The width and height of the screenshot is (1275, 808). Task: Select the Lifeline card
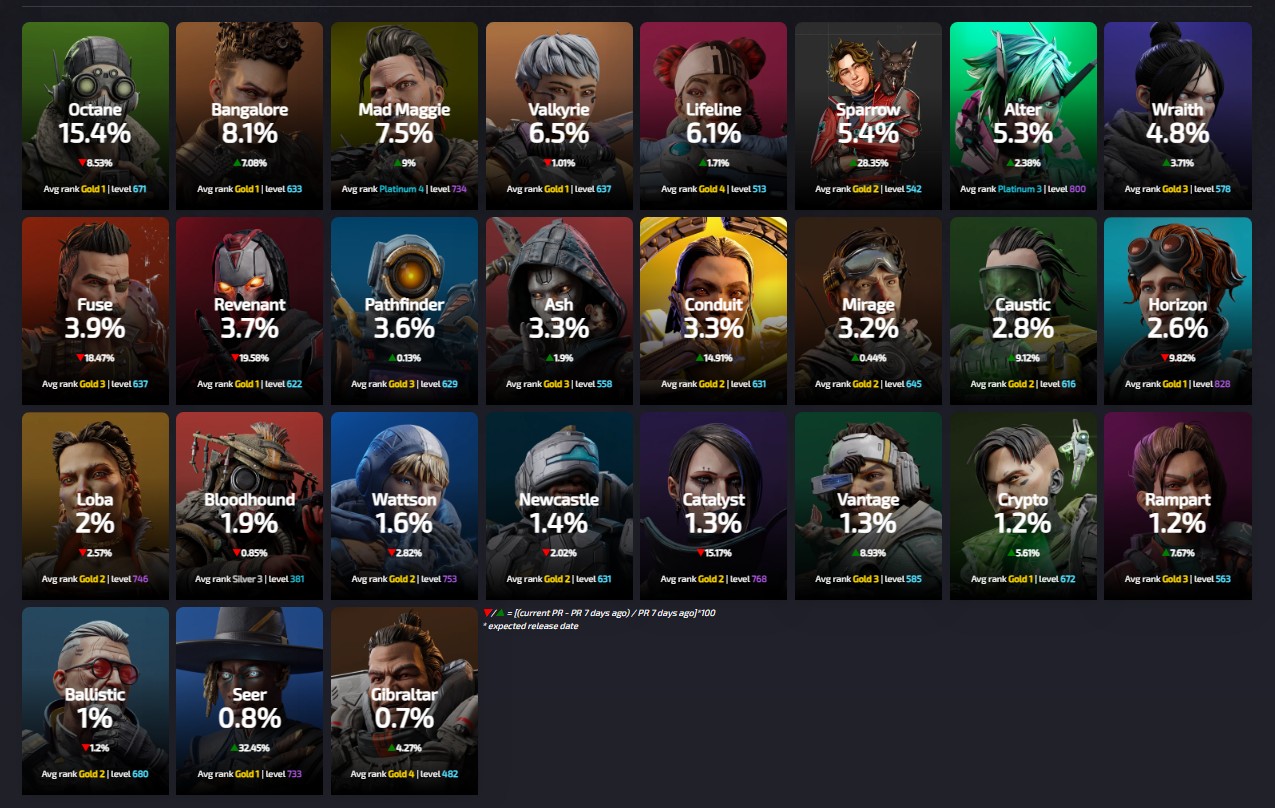pyautogui.click(x=713, y=116)
